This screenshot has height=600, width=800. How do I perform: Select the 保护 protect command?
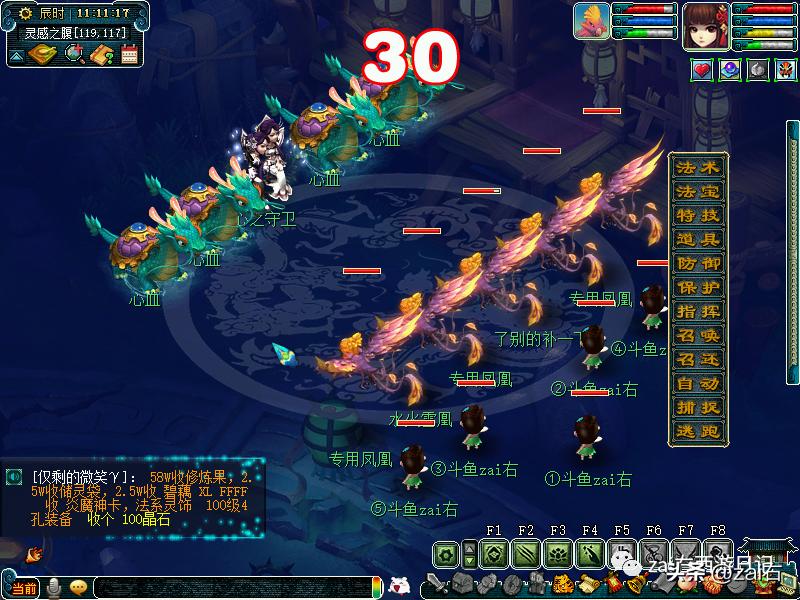pos(698,287)
